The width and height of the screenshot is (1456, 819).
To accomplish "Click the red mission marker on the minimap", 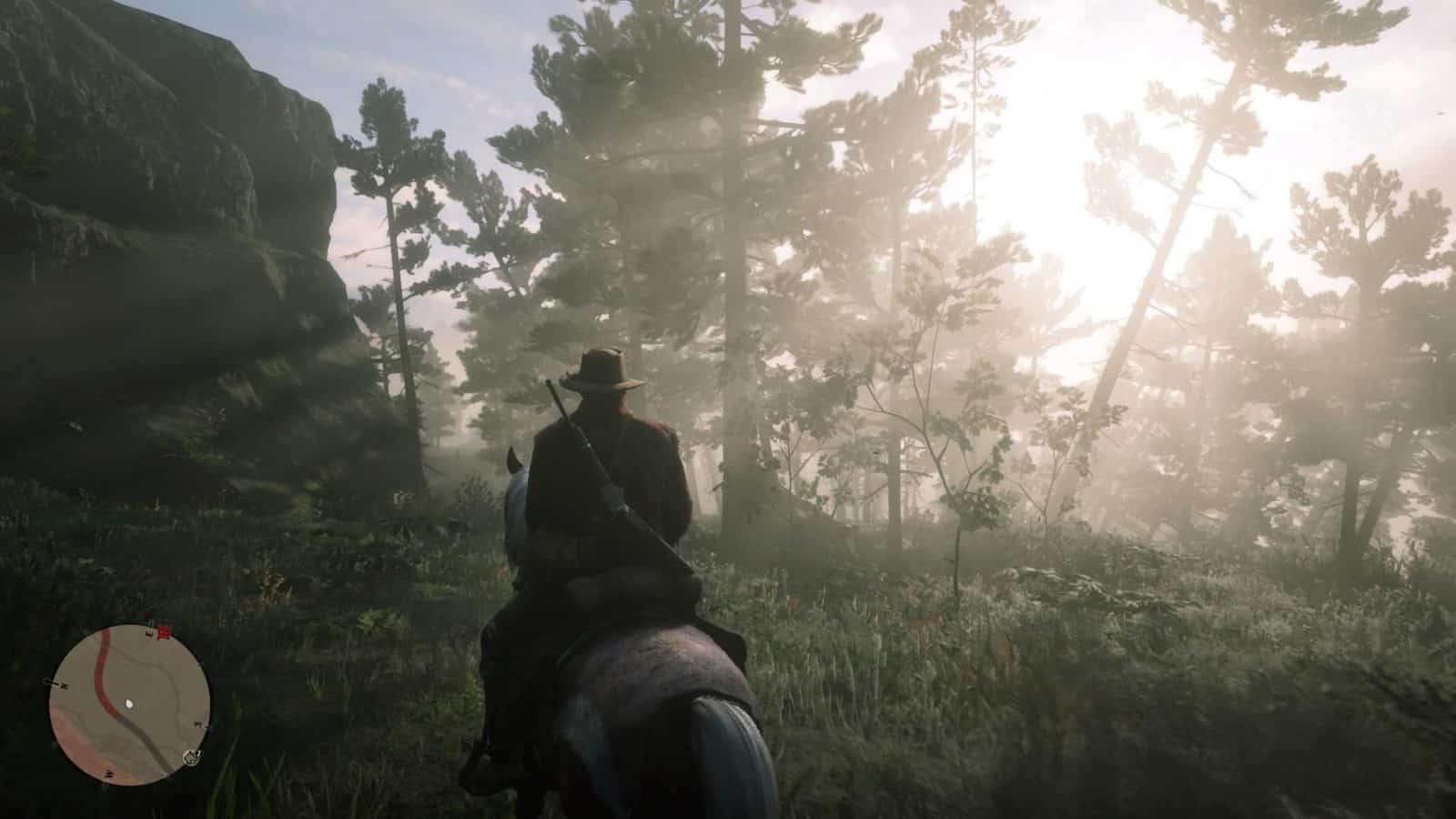I will [163, 632].
